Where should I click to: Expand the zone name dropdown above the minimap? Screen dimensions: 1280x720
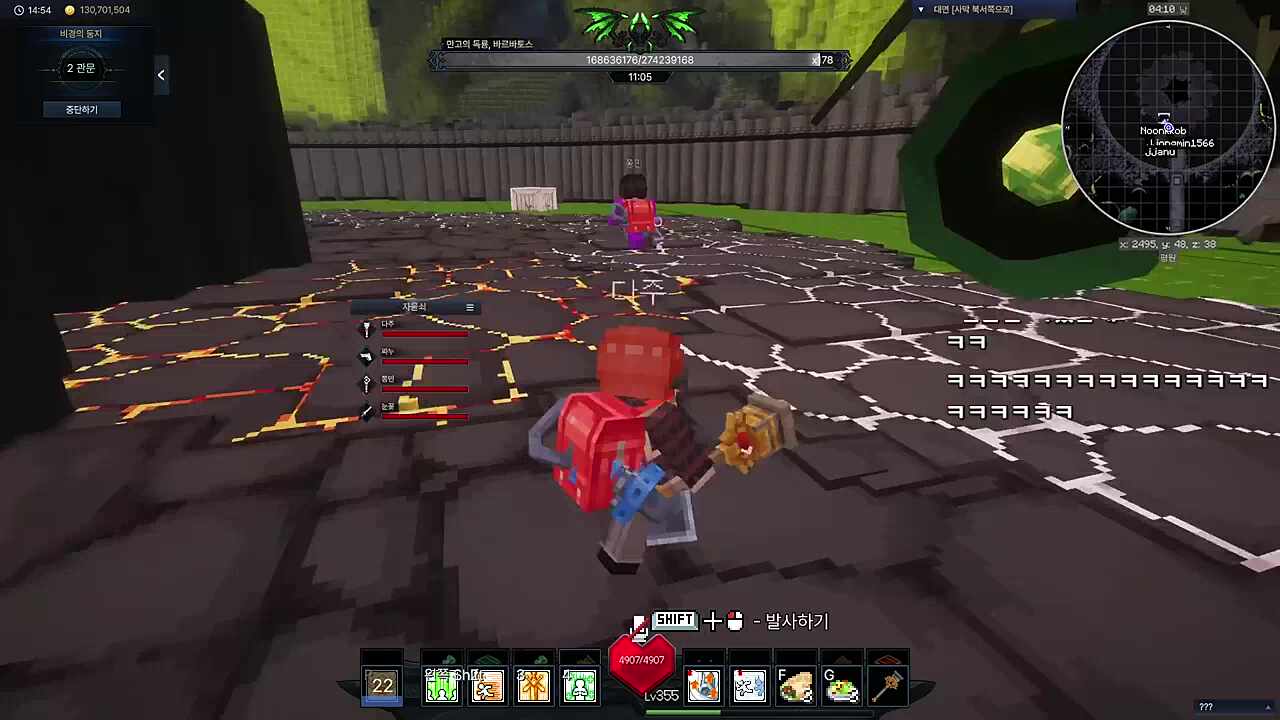(921, 9)
